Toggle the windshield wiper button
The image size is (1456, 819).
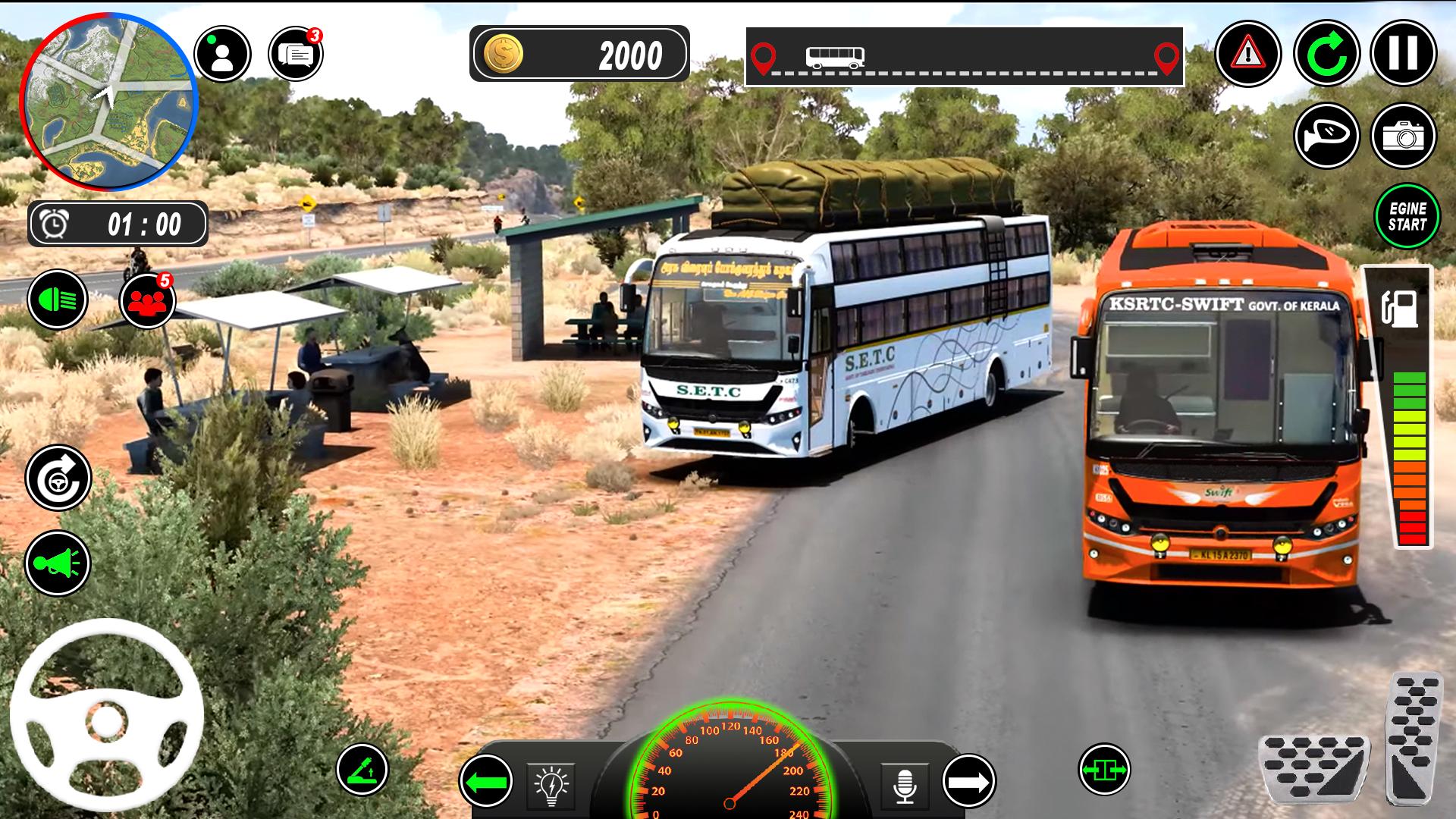pyautogui.click(x=362, y=770)
